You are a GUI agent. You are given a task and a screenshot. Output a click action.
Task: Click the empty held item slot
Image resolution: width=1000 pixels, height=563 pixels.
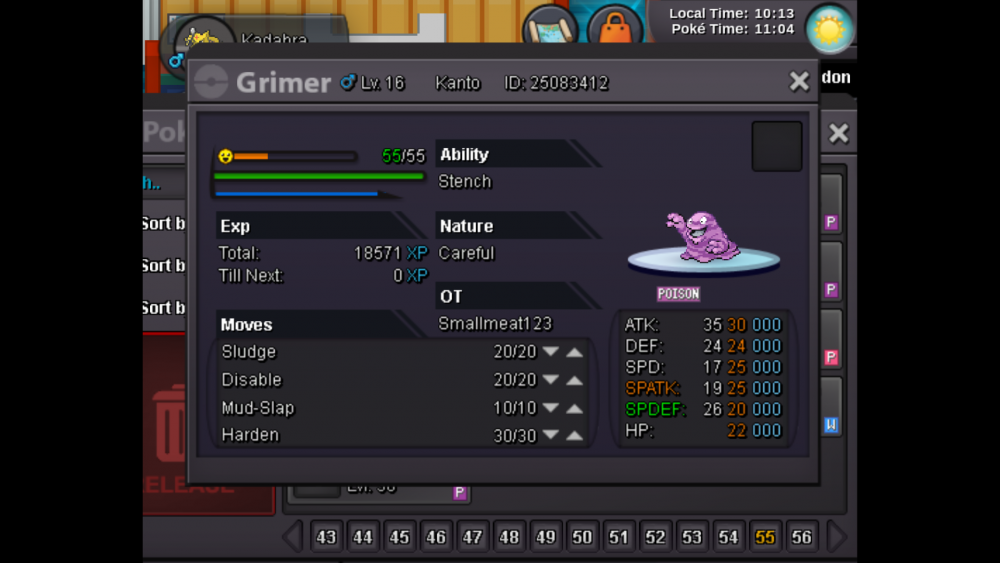coord(777,147)
